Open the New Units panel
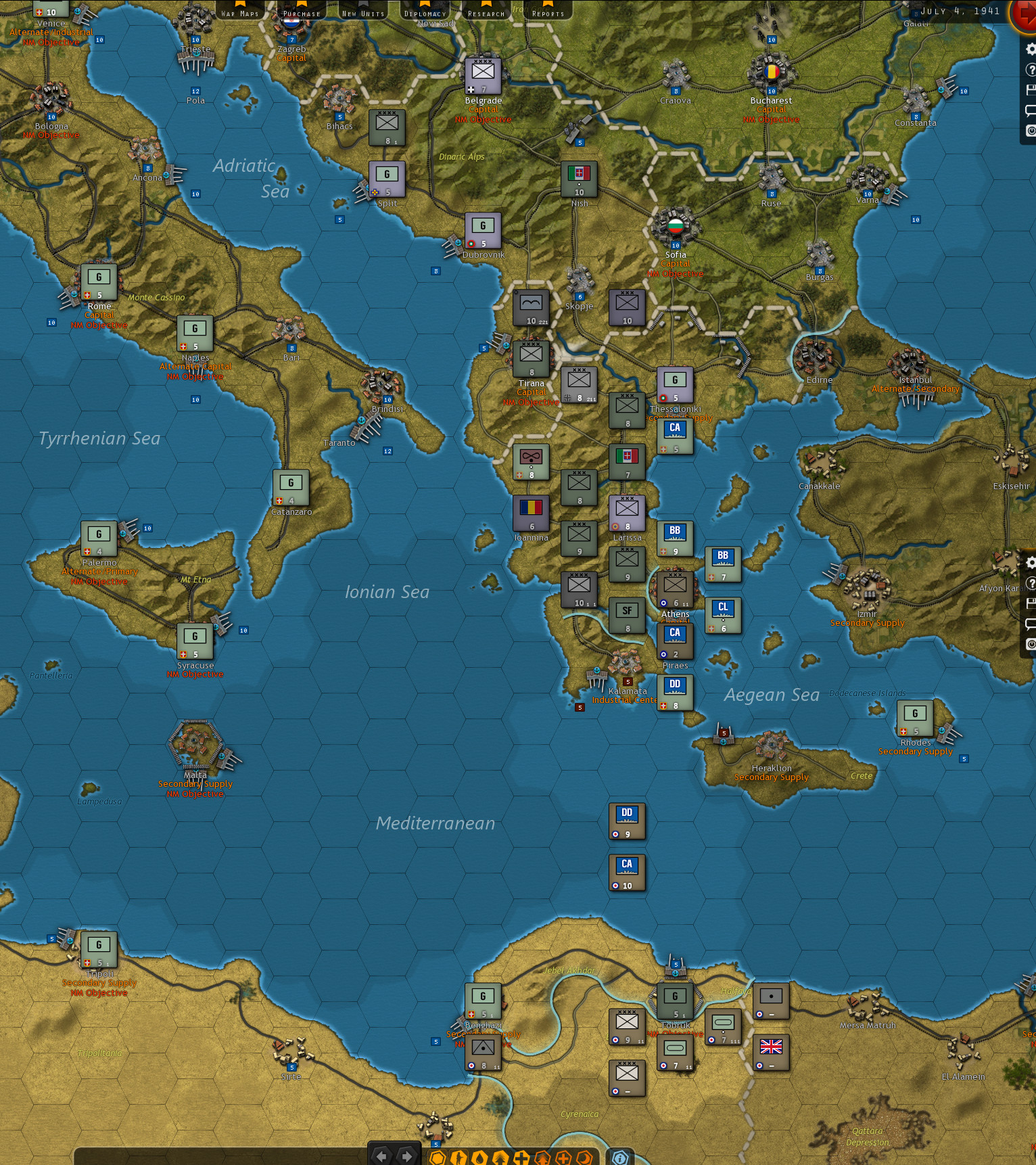The image size is (1036, 1165). [x=362, y=12]
